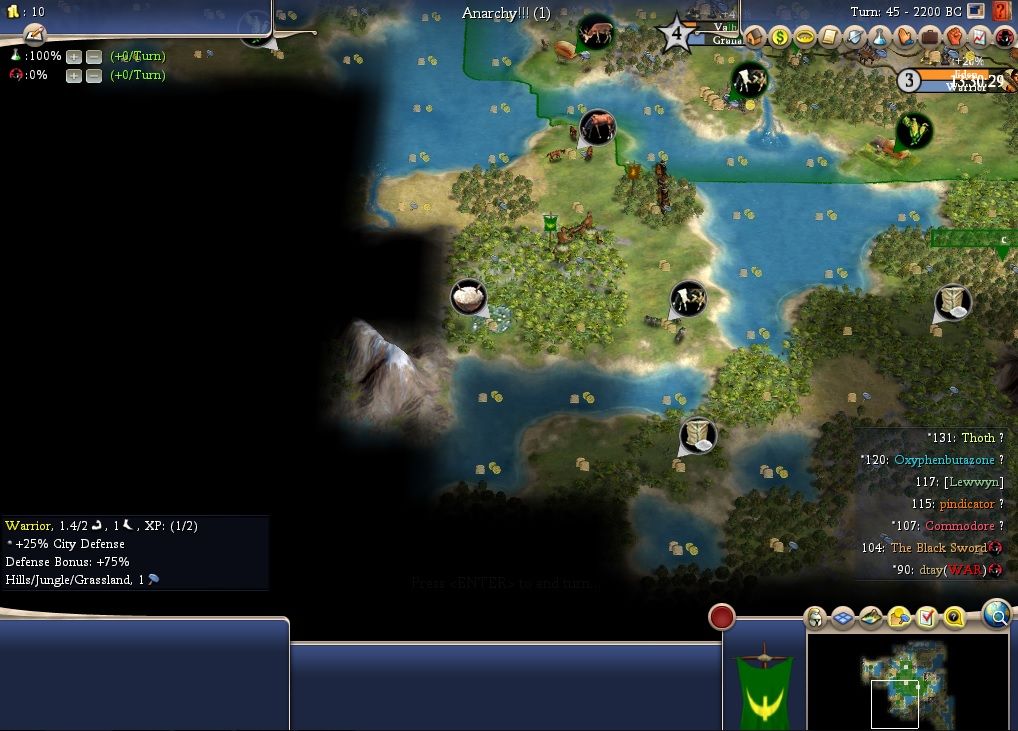Screen dimensions: 1018x731
Task: Open the globe view magnifier button
Action: coord(997,615)
